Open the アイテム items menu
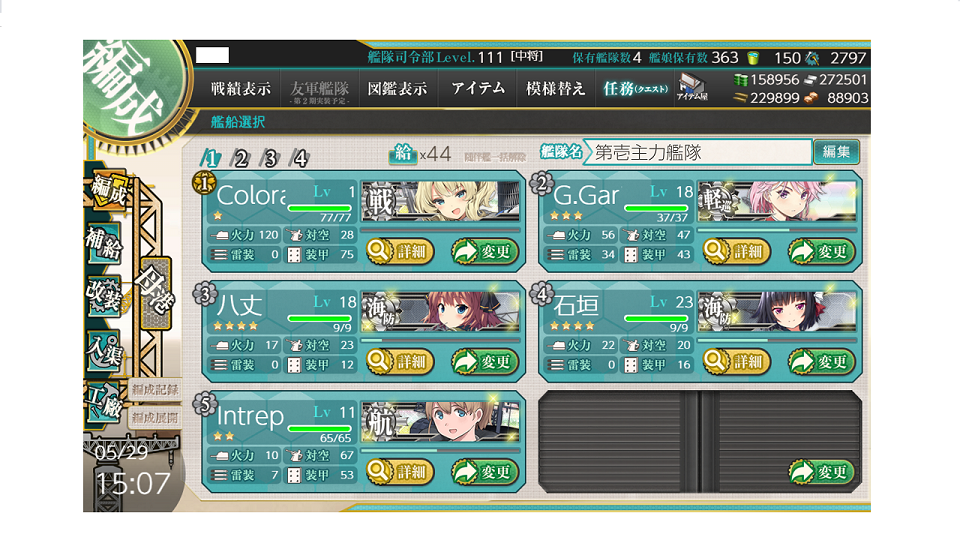The height and width of the screenshot is (540, 960). click(x=477, y=88)
